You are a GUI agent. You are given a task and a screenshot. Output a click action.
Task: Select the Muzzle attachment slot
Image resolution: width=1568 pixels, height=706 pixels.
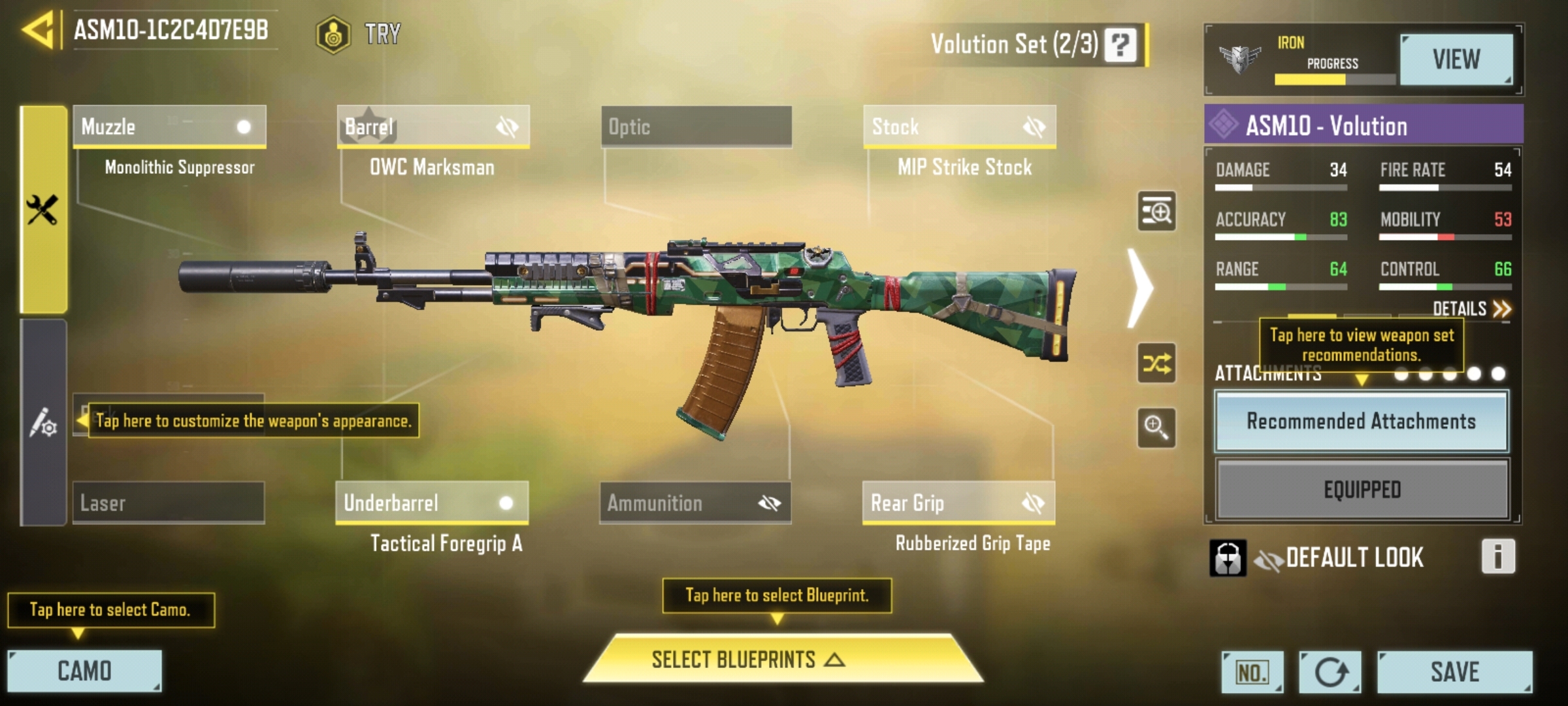pyautogui.click(x=169, y=126)
